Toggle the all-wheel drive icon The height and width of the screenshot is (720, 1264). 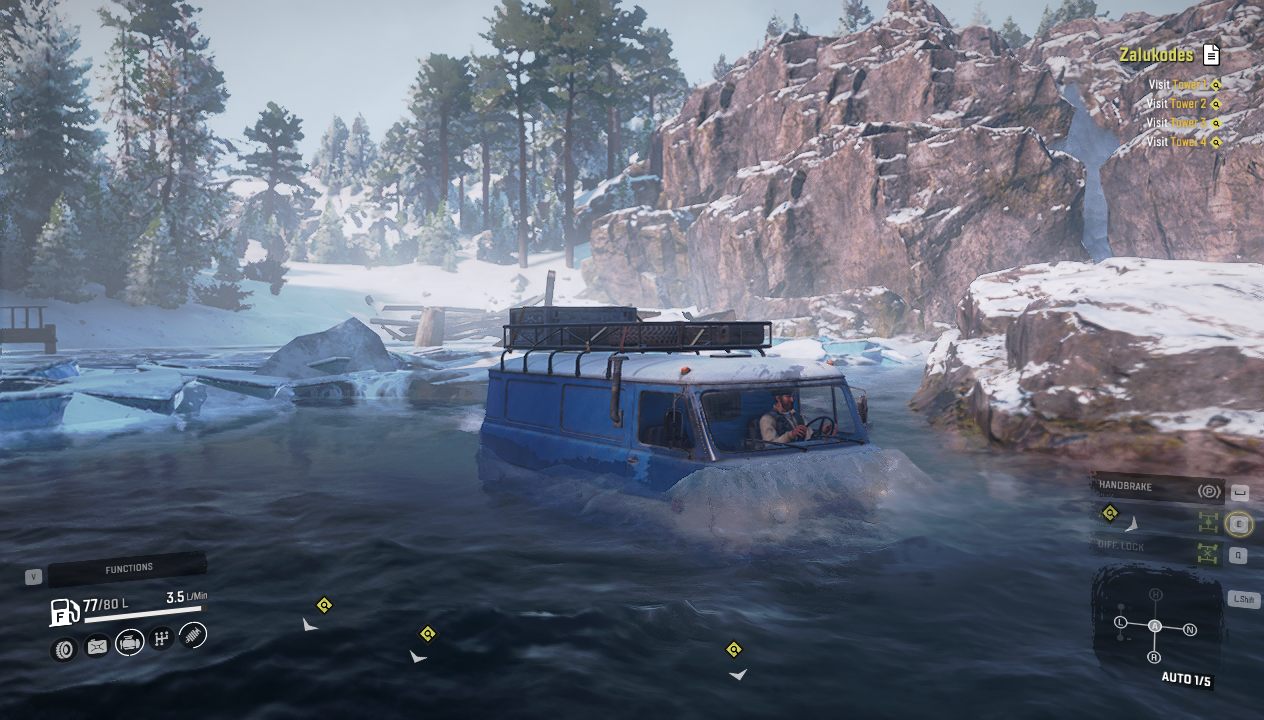click(x=1209, y=522)
